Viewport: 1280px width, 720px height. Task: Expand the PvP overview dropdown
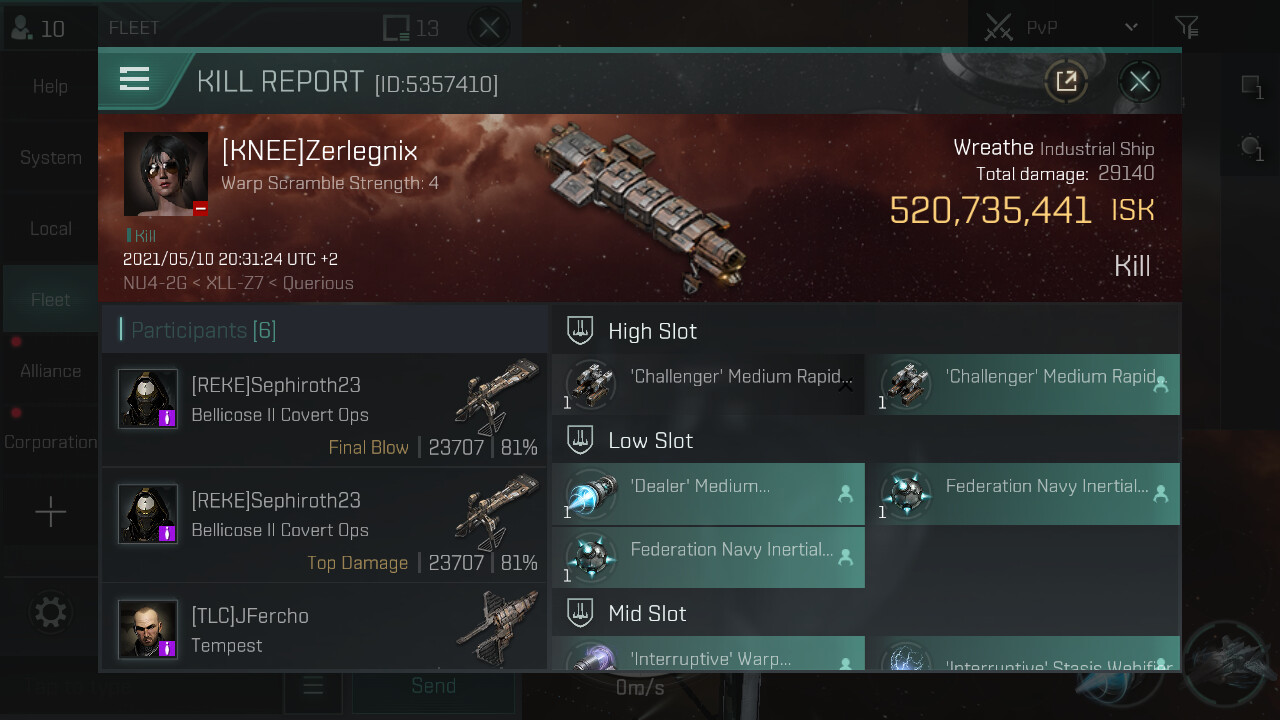[x=1130, y=27]
